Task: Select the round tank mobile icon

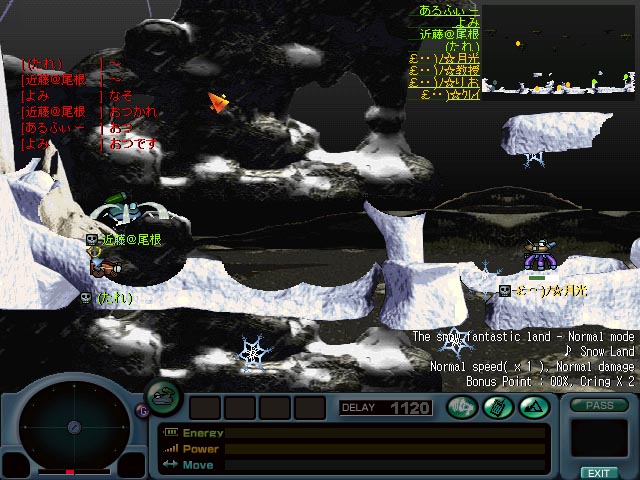Action: [164, 398]
